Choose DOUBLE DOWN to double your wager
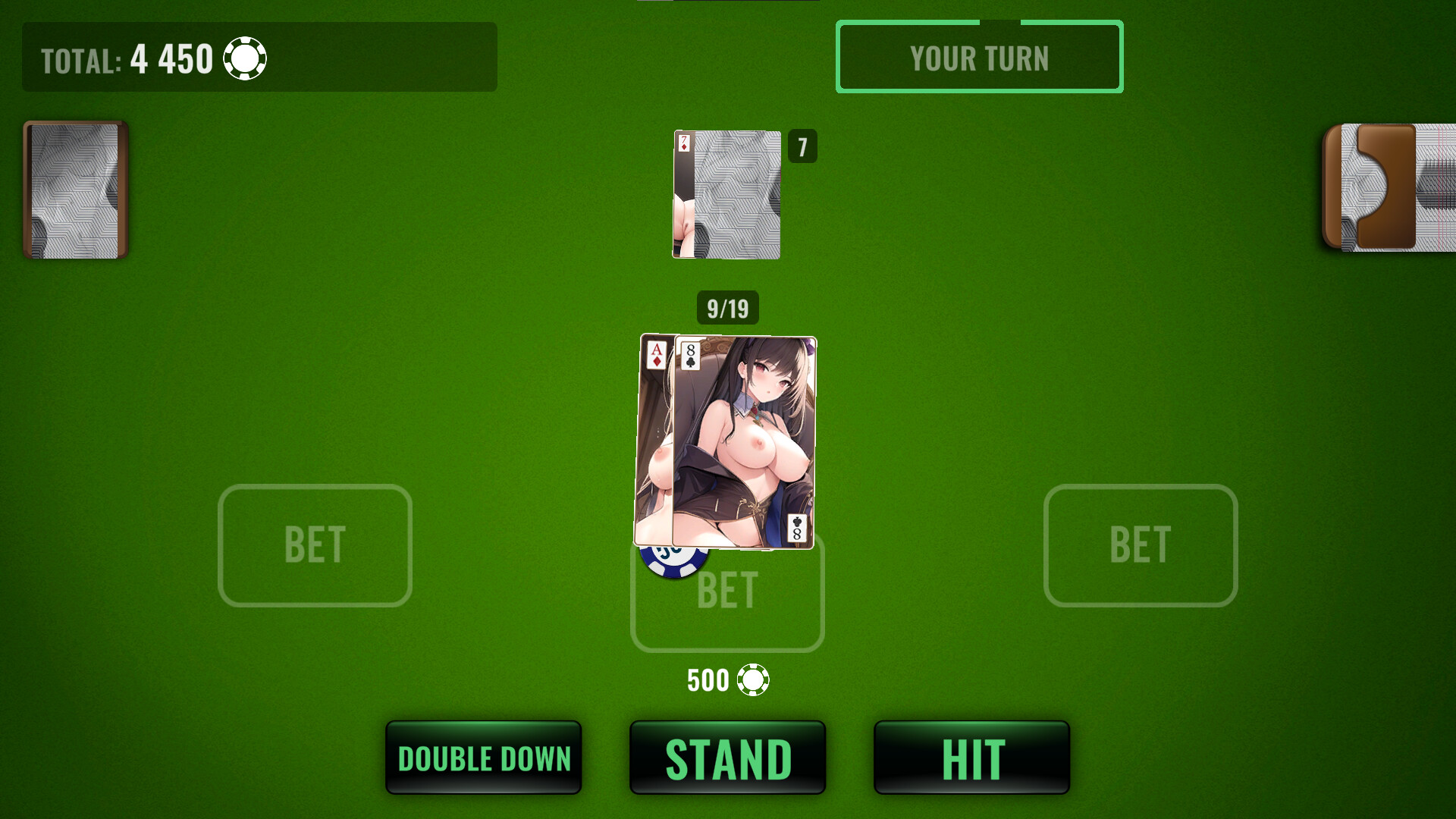 [x=483, y=757]
